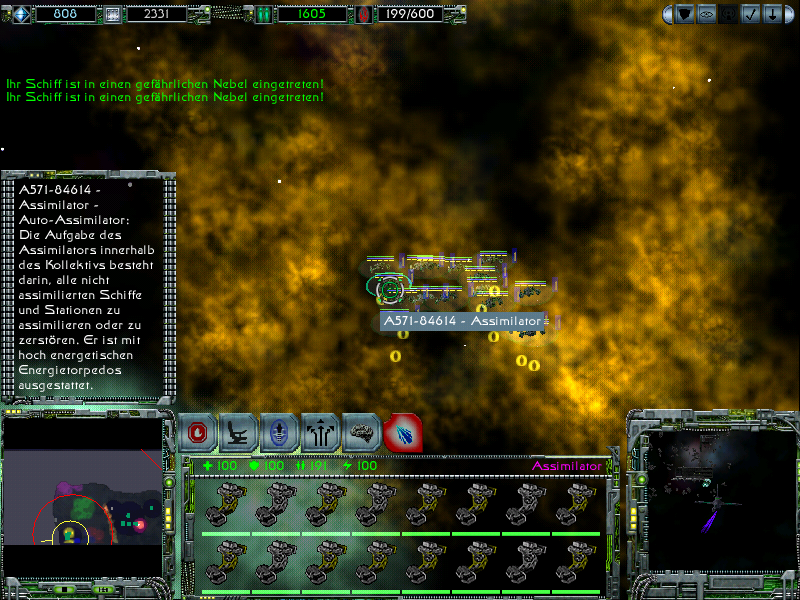Select the A571-84614 Assimilator ship label
The height and width of the screenshot is (600, 800).
462,321
